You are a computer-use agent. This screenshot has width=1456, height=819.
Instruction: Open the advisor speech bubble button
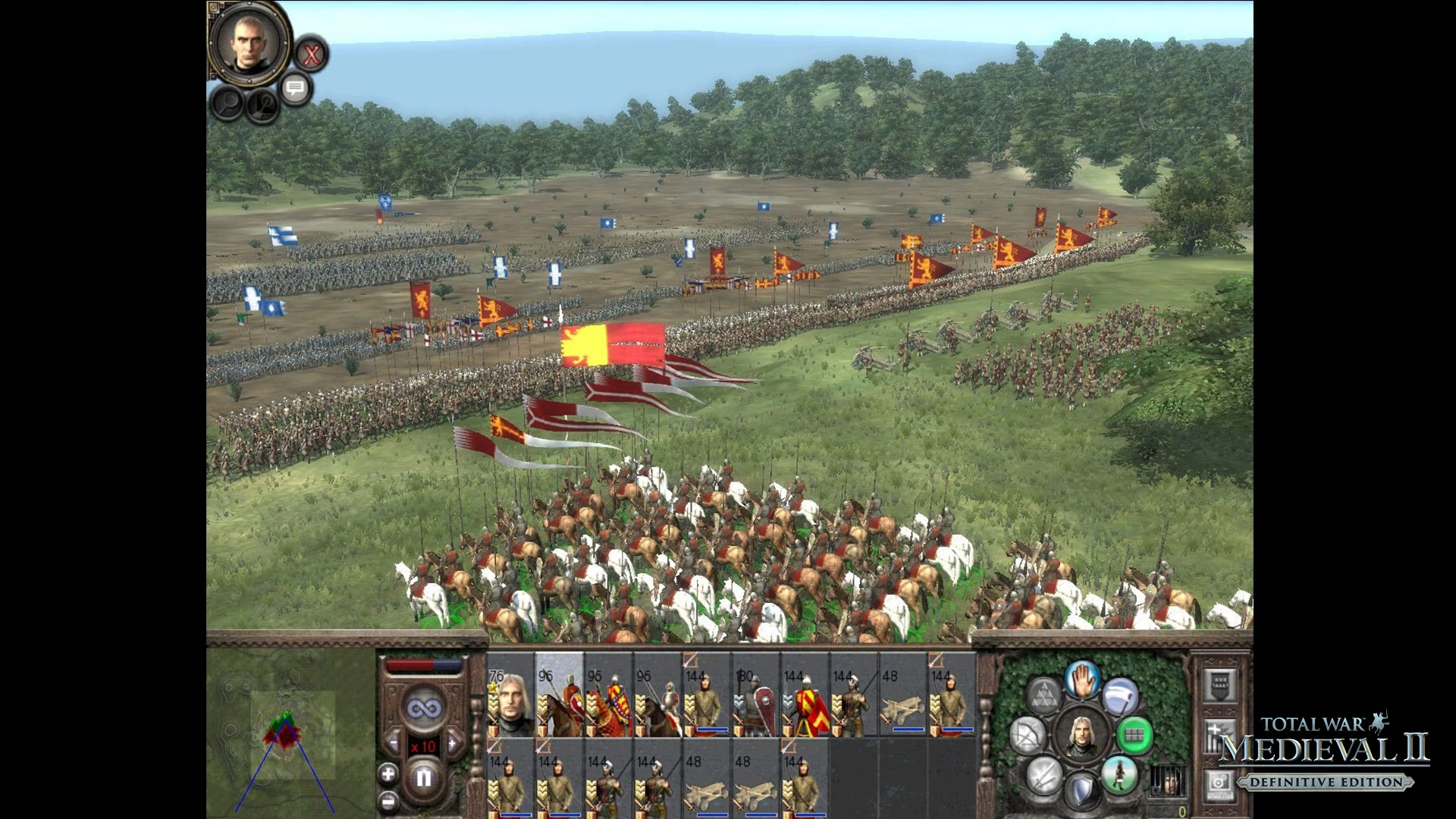click(296, 89)
